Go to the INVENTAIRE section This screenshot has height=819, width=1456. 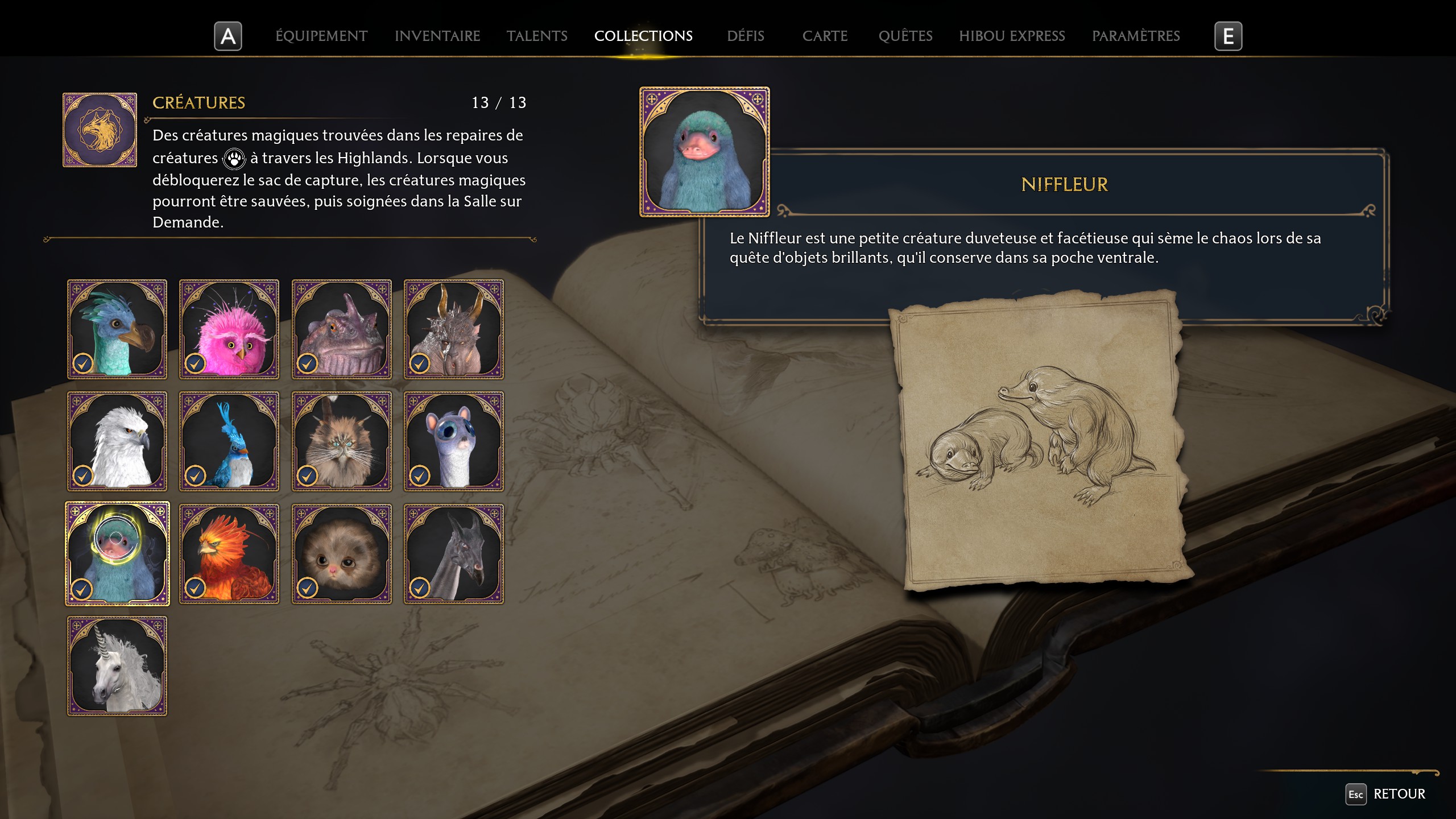(437, 36)
